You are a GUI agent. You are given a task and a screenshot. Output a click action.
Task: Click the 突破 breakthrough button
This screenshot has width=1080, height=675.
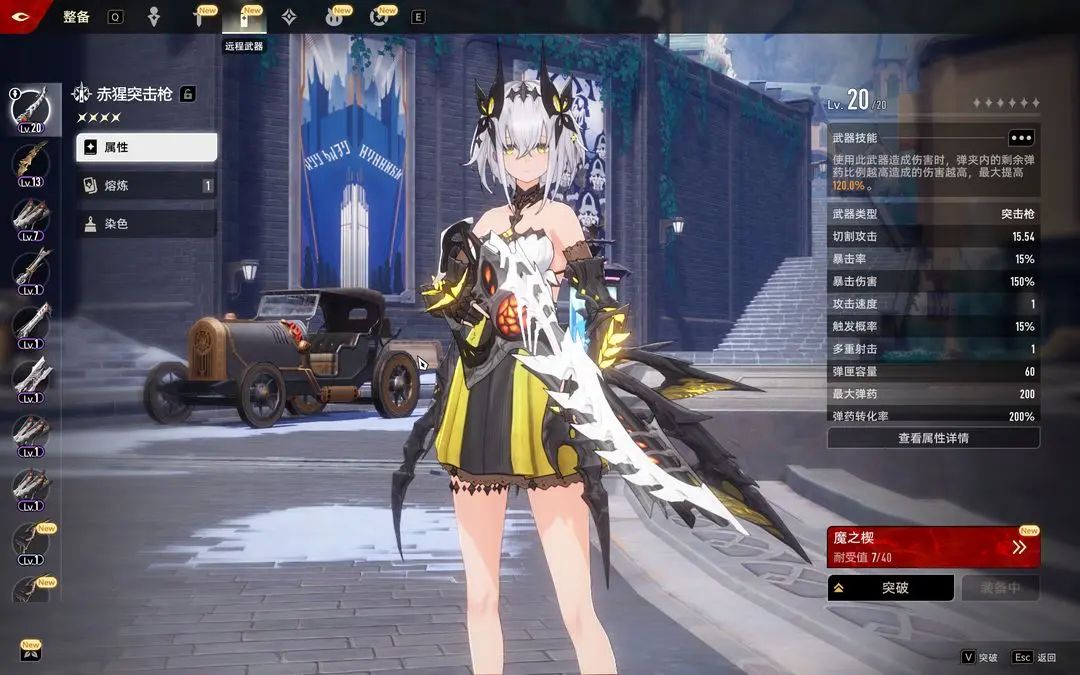(890, 588)
